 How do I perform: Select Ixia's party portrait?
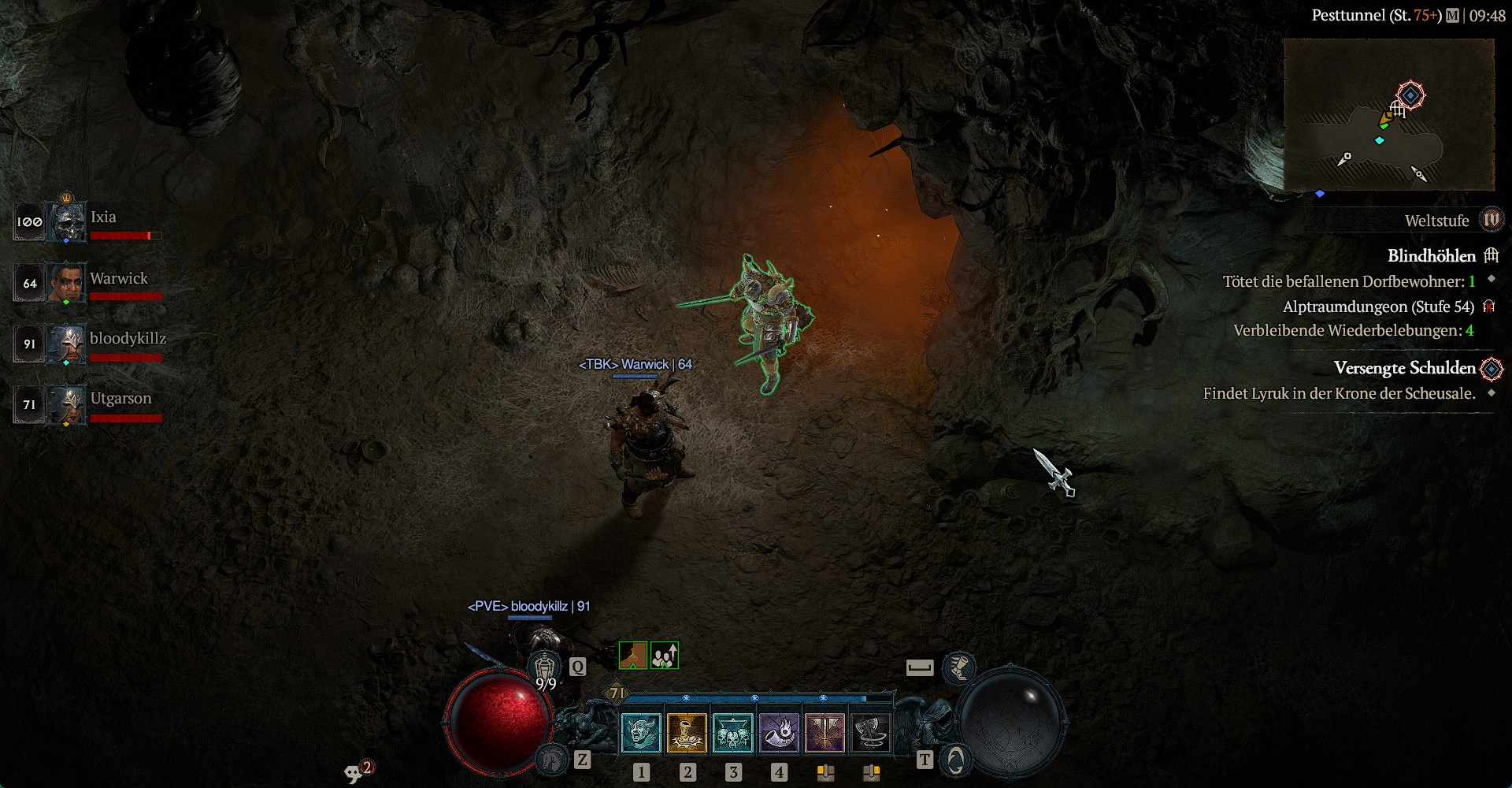pos(68,221)
